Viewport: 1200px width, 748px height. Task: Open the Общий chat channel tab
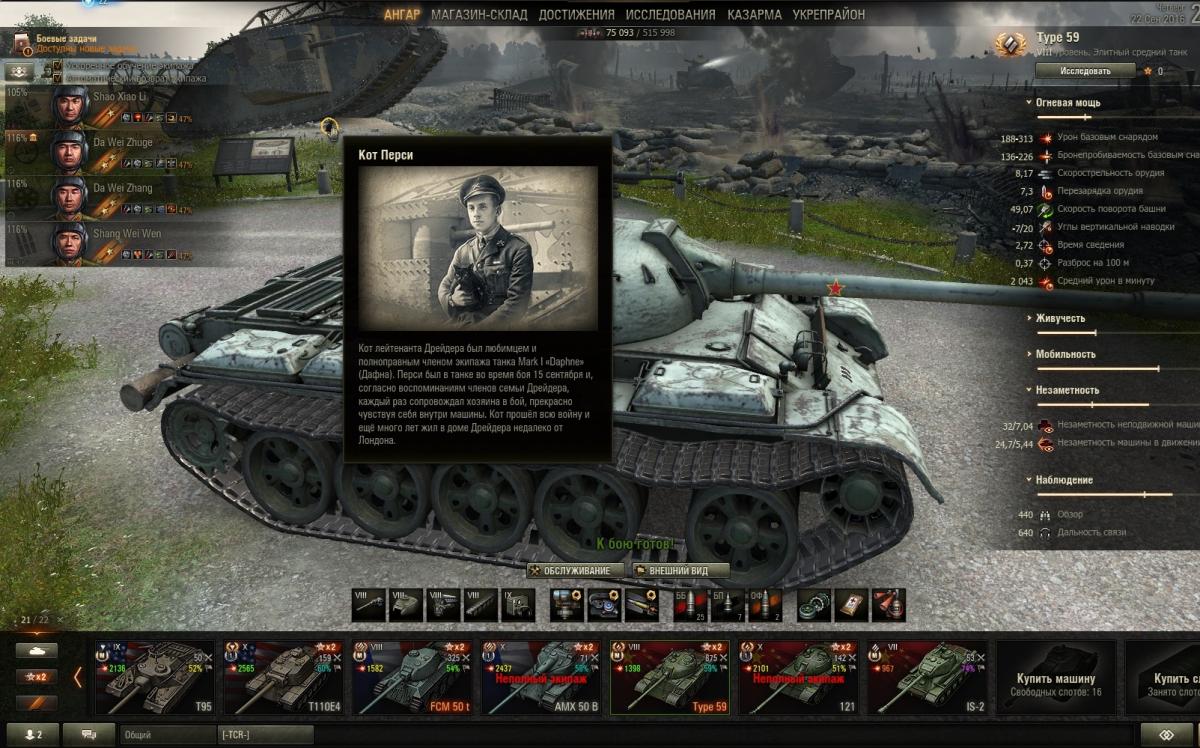point(165,735)
